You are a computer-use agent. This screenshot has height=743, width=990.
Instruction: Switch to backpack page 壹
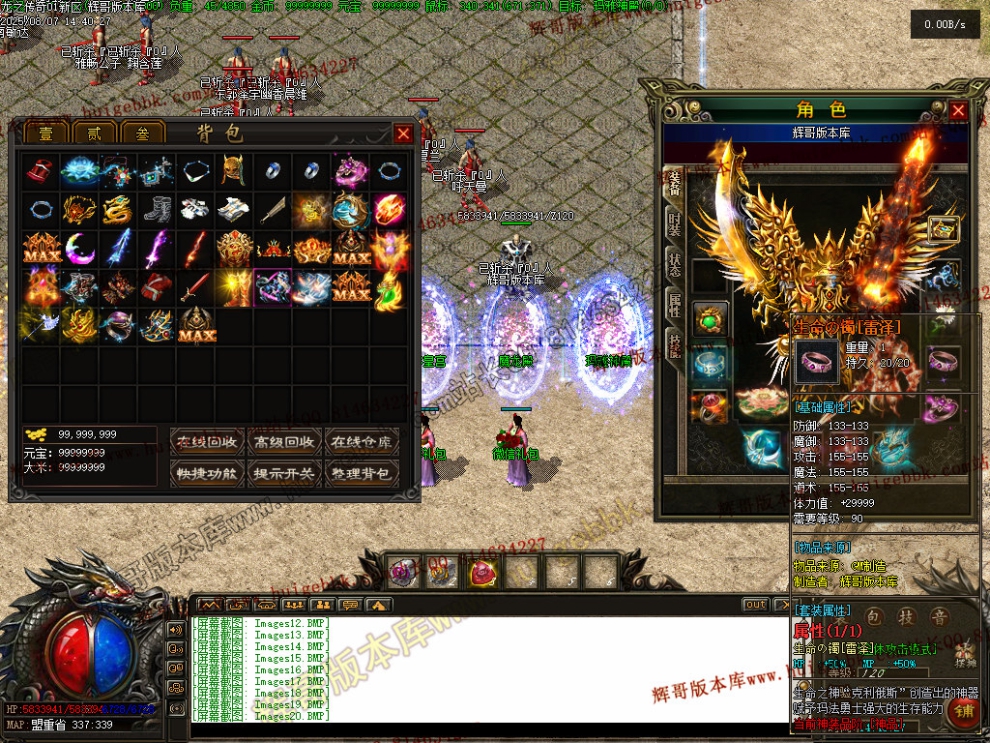coord(46,134)
